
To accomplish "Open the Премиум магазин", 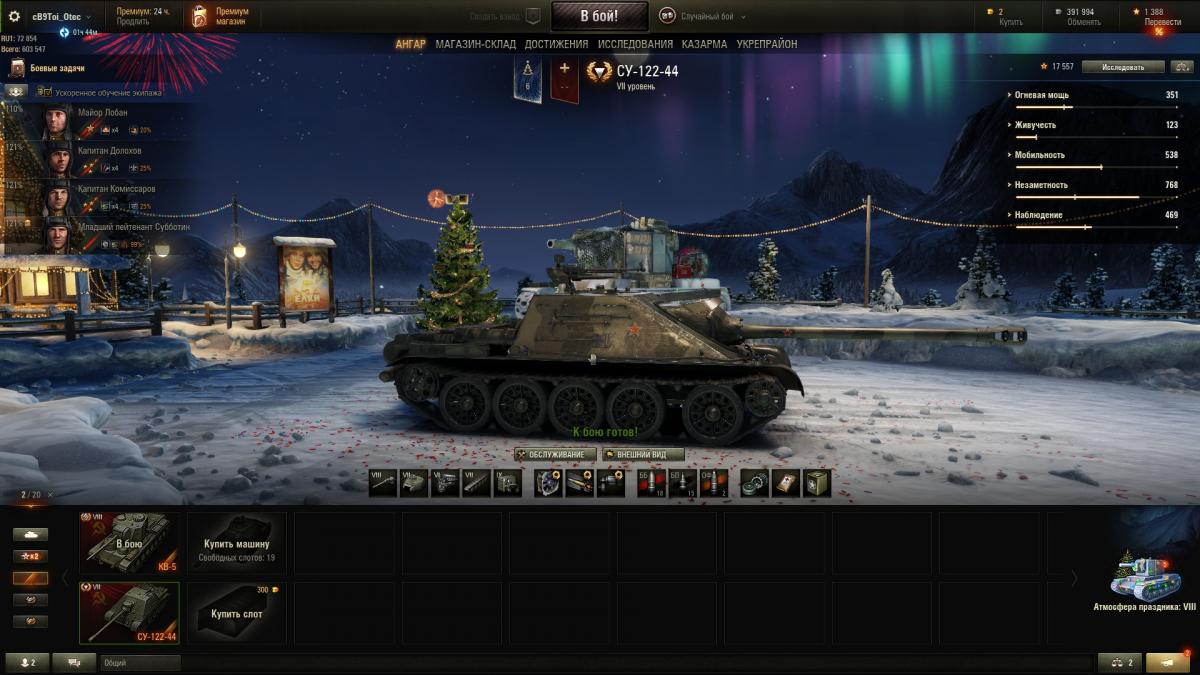I will [x=221, y=16].
